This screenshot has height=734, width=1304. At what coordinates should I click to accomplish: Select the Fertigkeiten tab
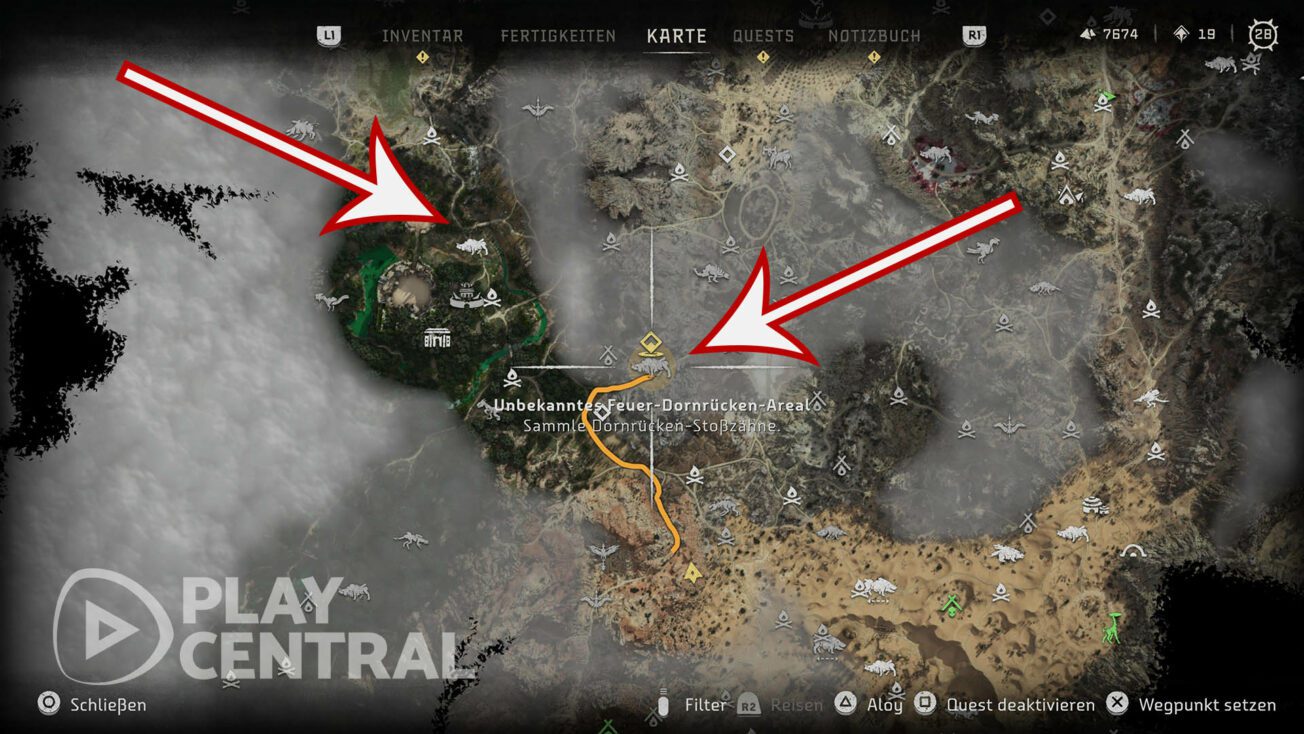[x=558, y=35]
